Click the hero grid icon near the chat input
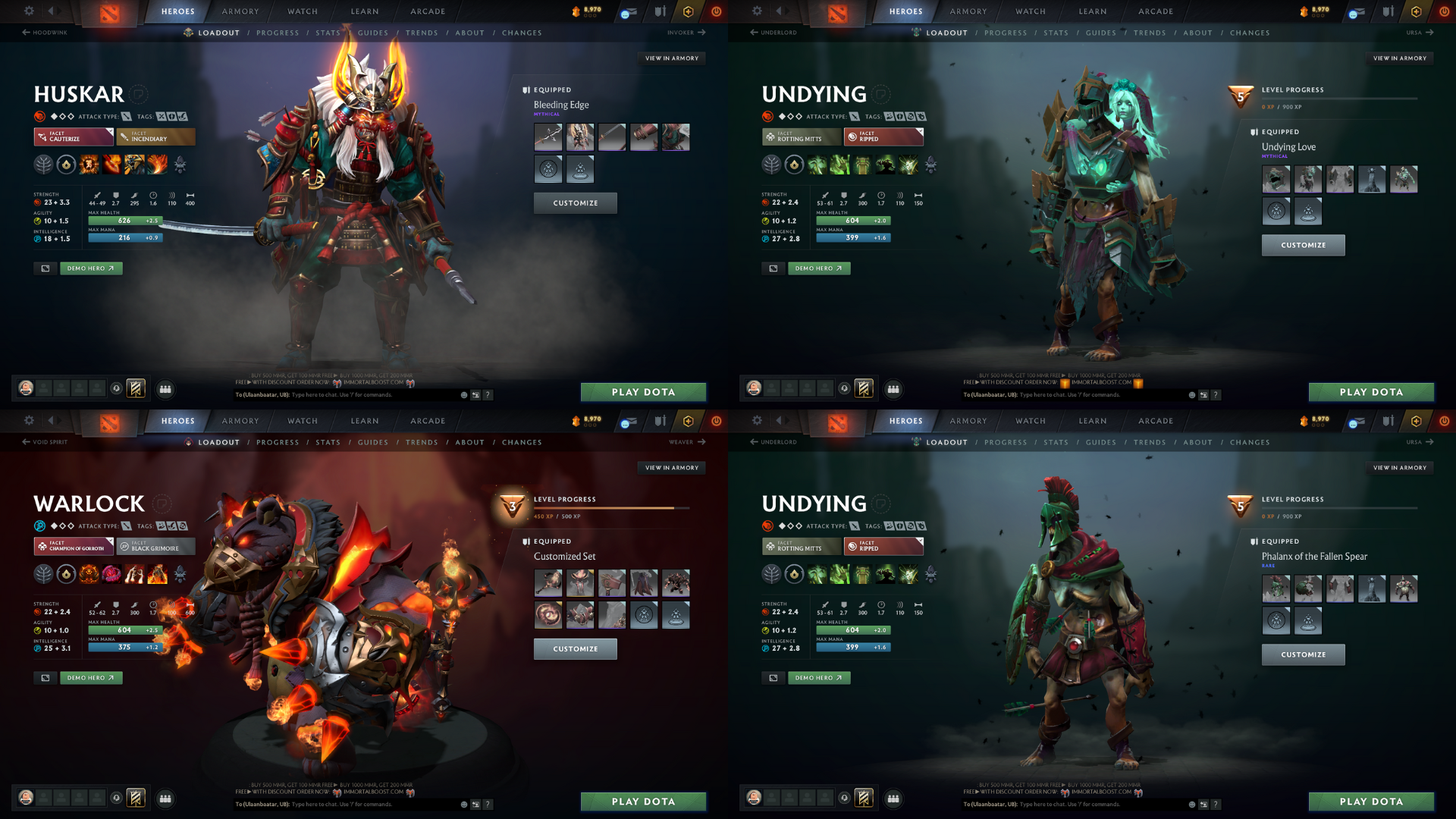The height and width of the screenshot is (819, 1456). (x=475, y=394)
